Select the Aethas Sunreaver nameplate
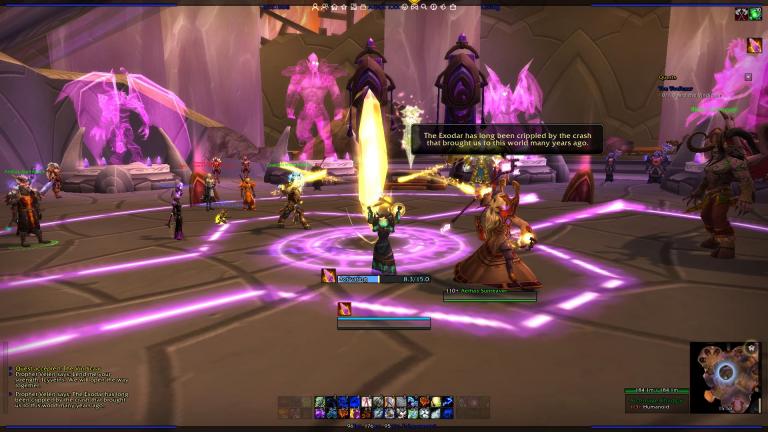Viewport: 768px width, 432px height. coord(489,290)
